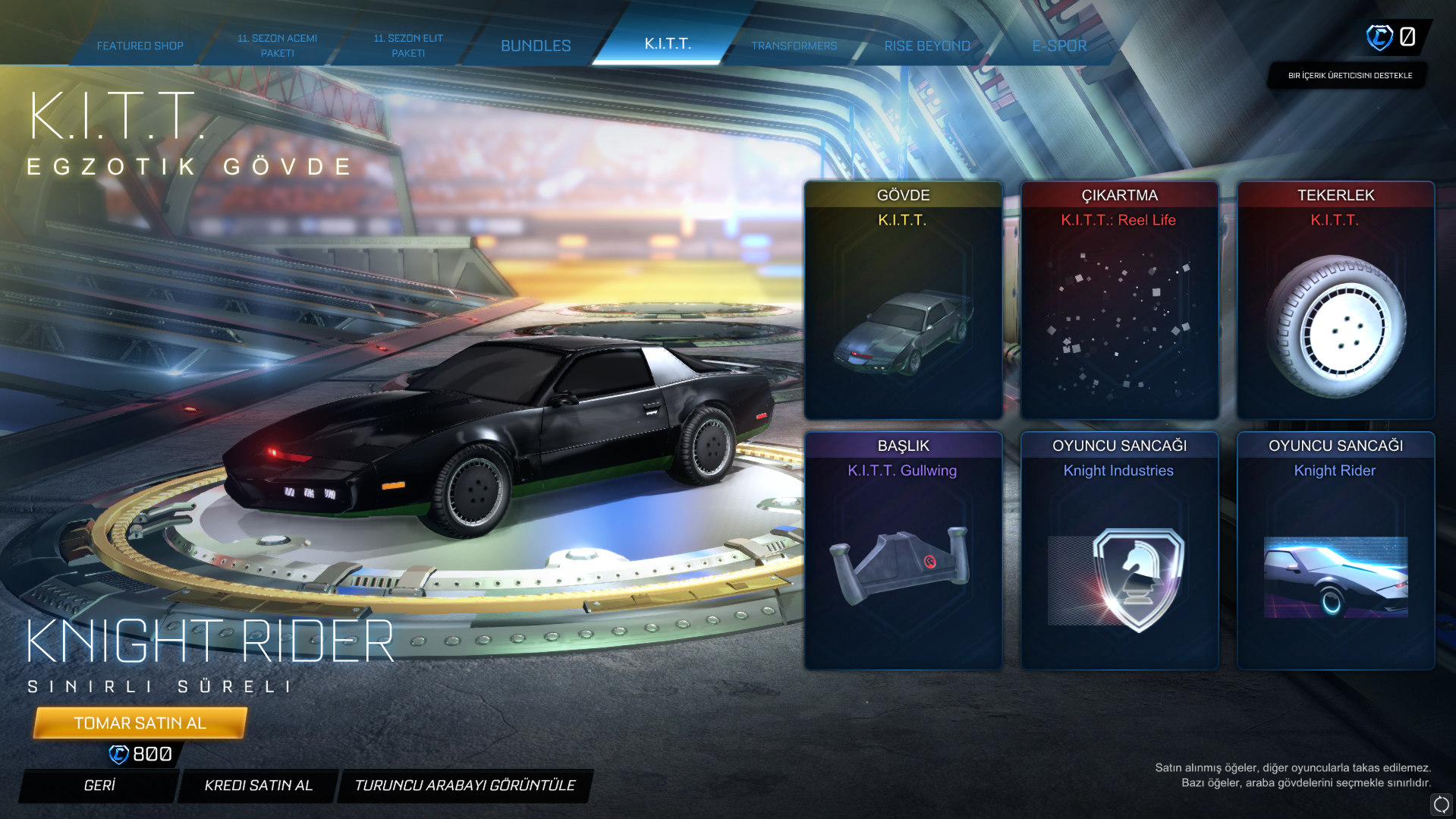The height and width of the screenshot is (819, 1456).
Task: Preview the K.I.T.T. Gullwing topper tile
Action: coord(903,550)
